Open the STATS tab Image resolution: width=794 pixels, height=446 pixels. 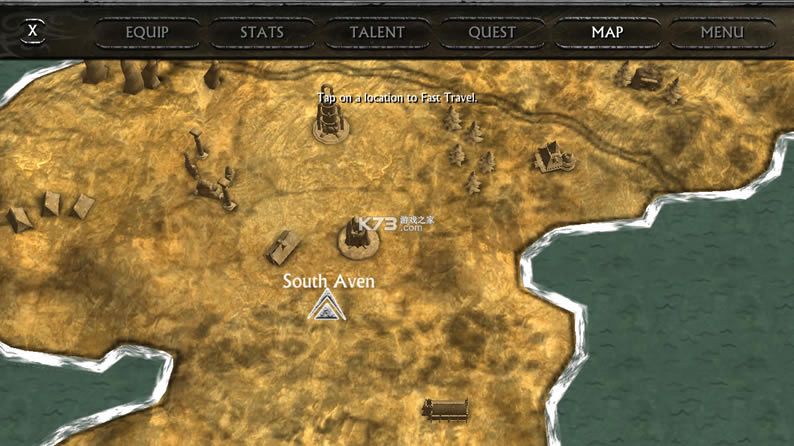point(262,32)
